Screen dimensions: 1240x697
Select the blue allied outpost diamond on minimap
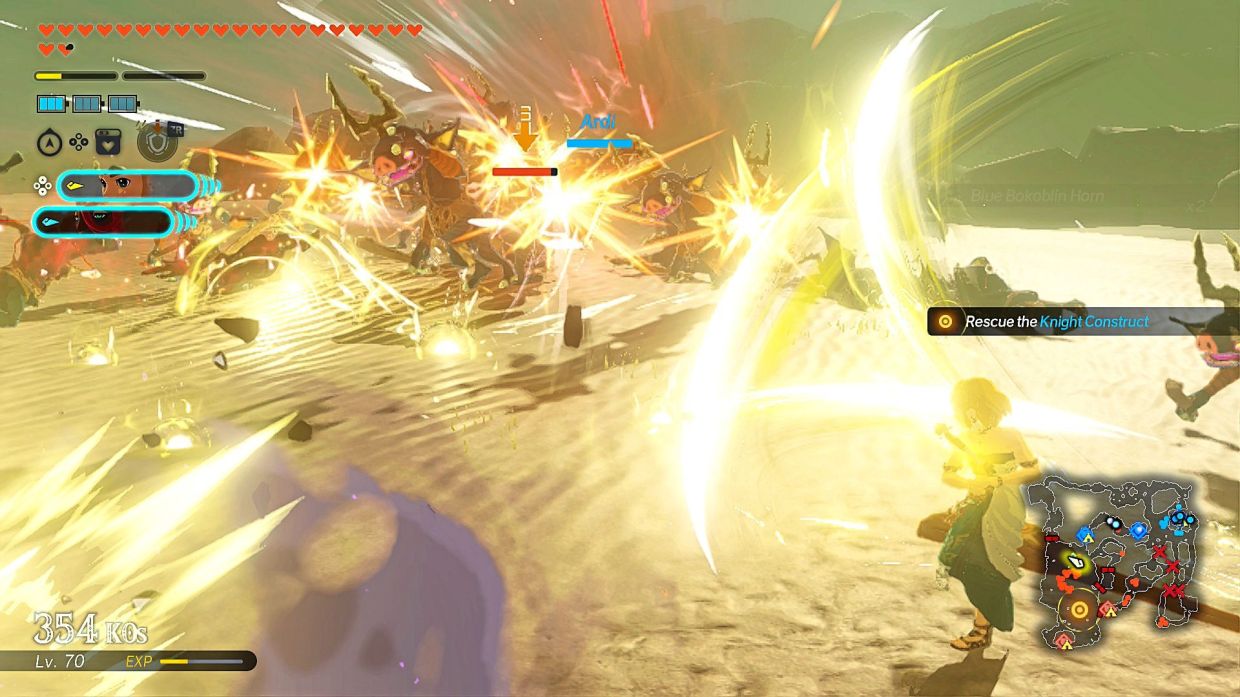[1138, 530]
